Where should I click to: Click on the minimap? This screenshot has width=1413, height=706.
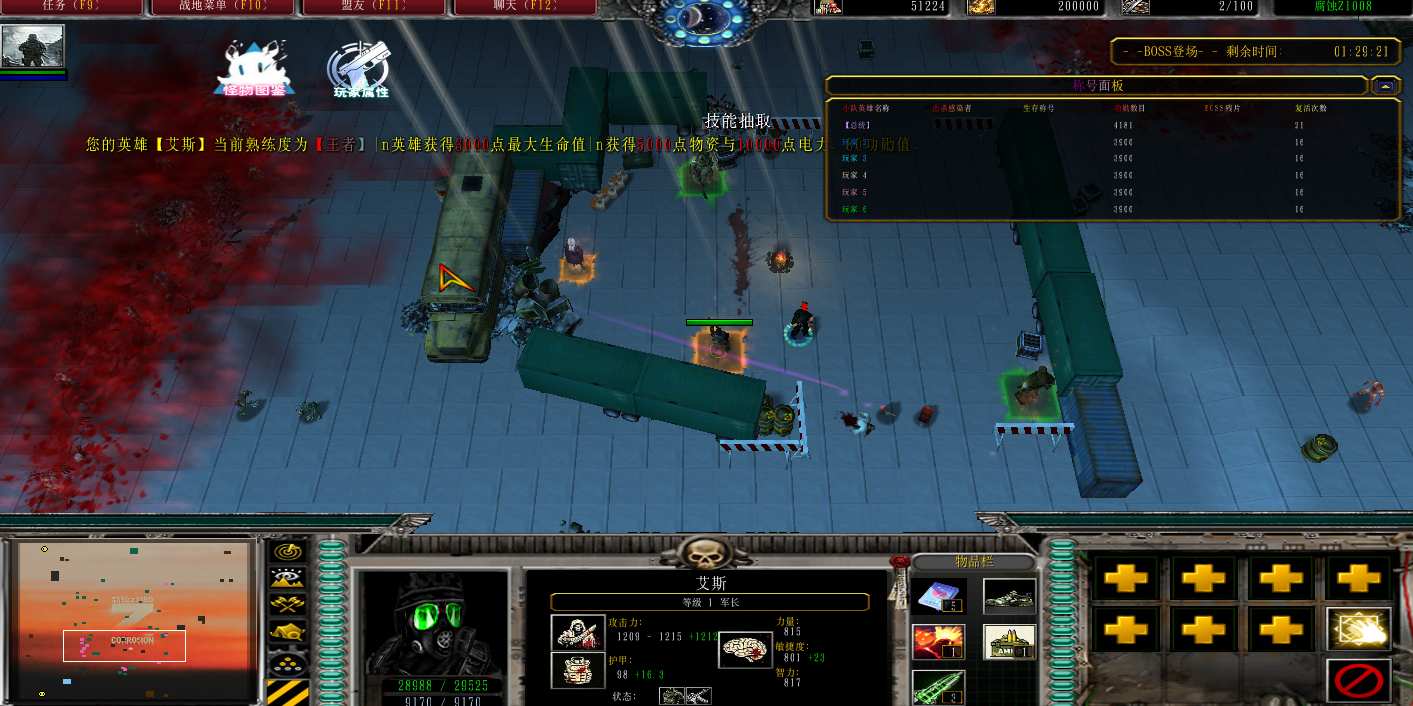pos(134,620)
